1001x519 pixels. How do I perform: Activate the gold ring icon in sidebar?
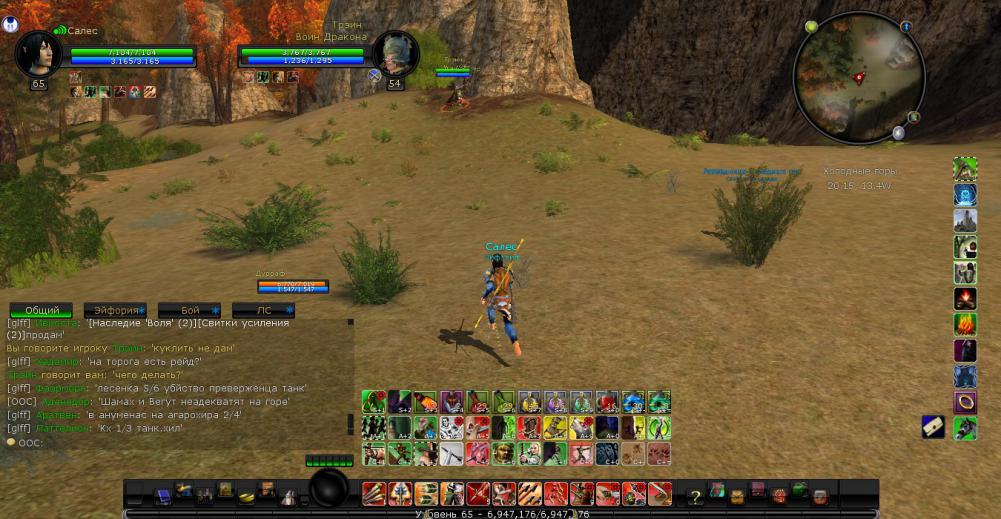965,402
